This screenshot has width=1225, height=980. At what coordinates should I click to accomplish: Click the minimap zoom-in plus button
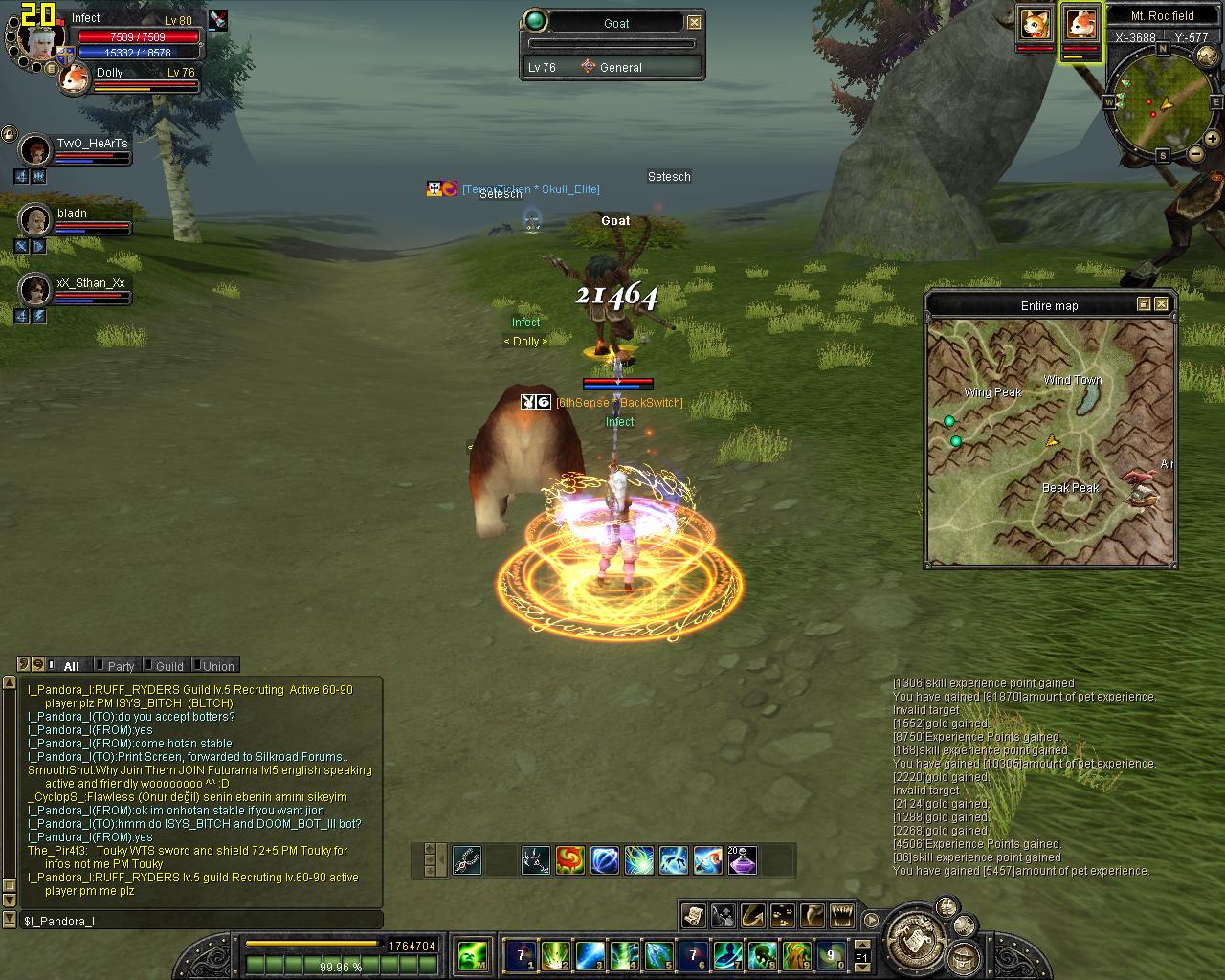coord(1212,138)
